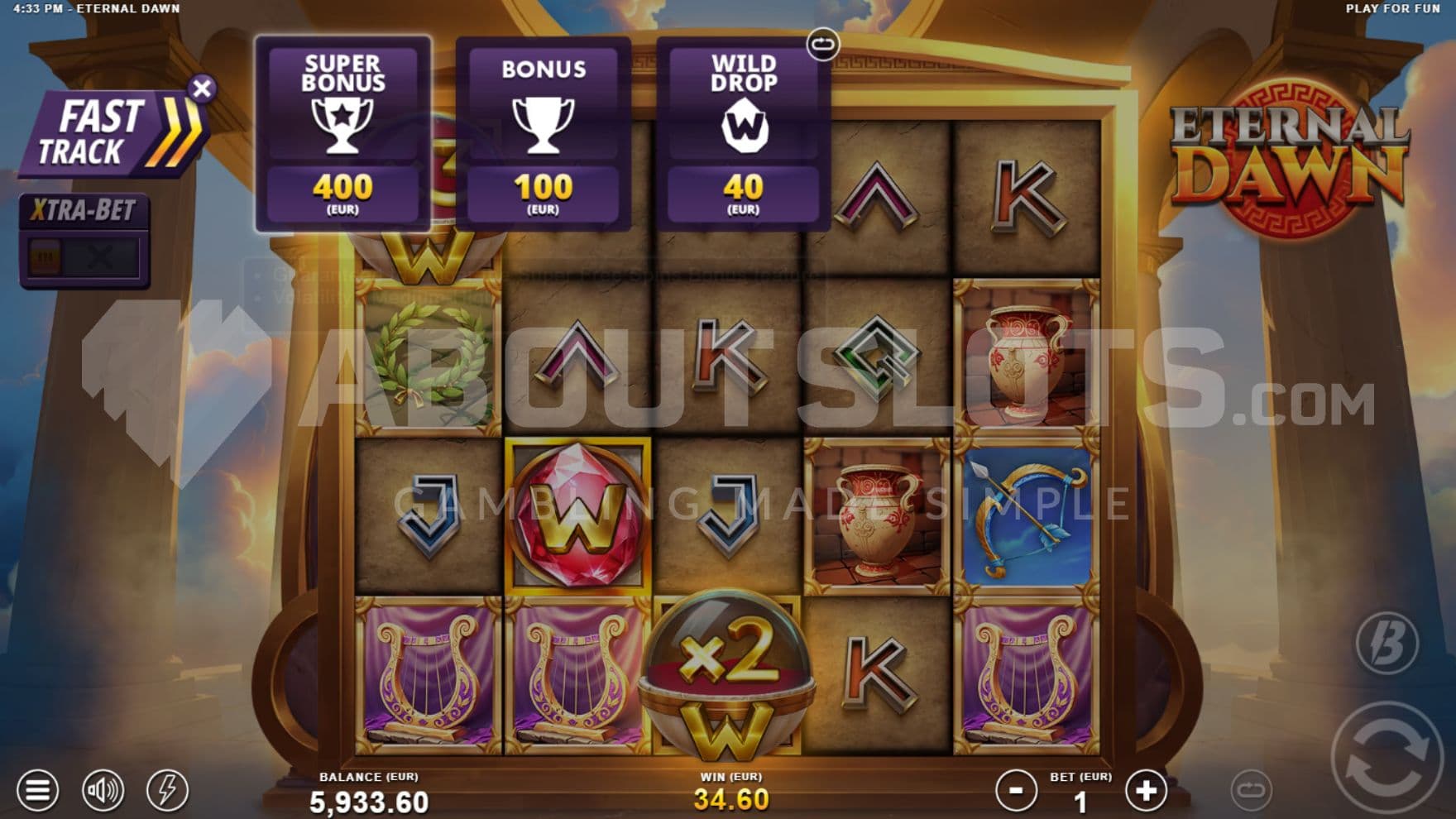The width and height of the screenshot is (1456, 819).
Task: Purchase the 100 EUR Bonus feature
Action: click(543, 134)
